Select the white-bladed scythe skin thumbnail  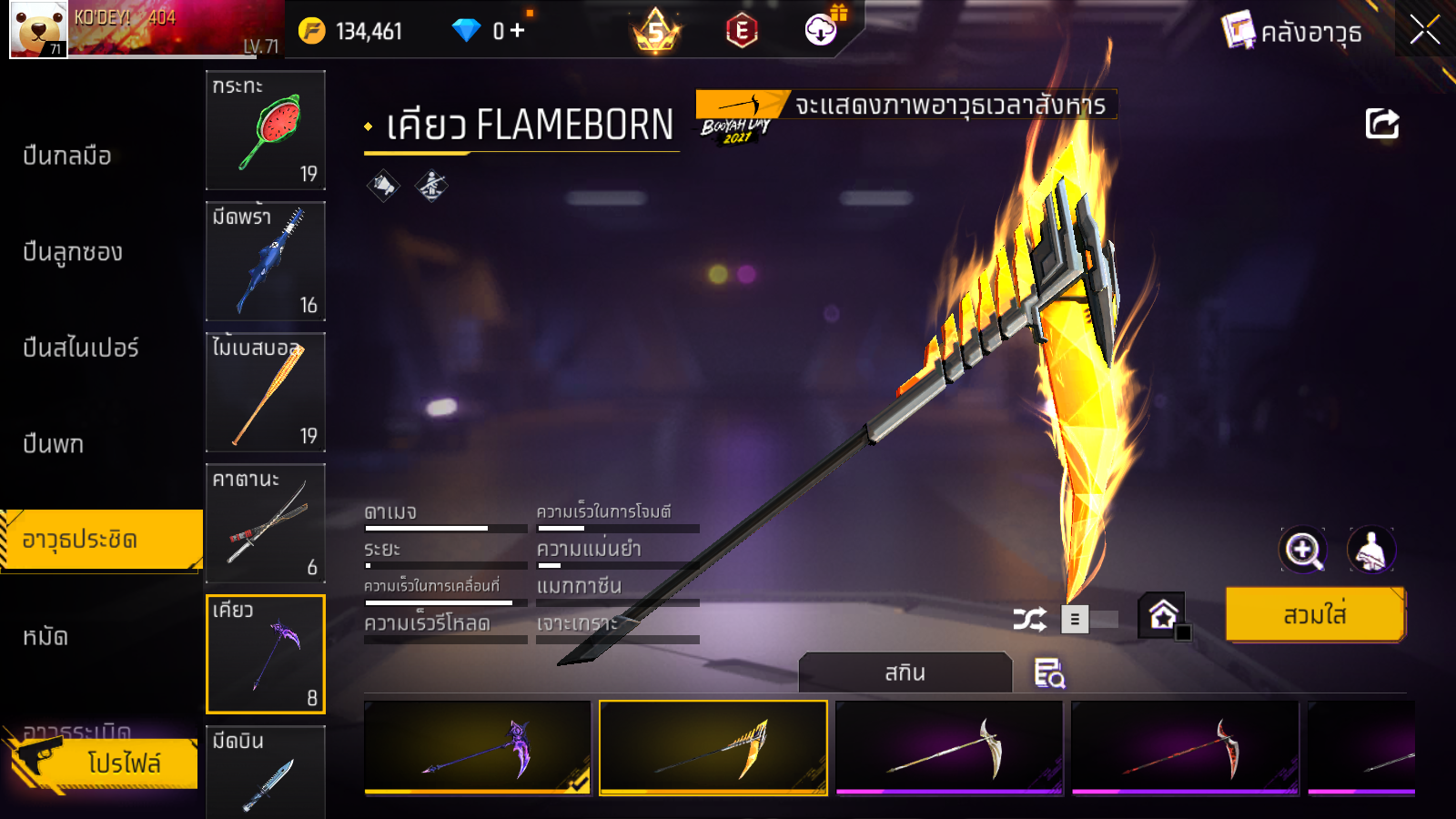pyautogui.click(x=948, y=747)
